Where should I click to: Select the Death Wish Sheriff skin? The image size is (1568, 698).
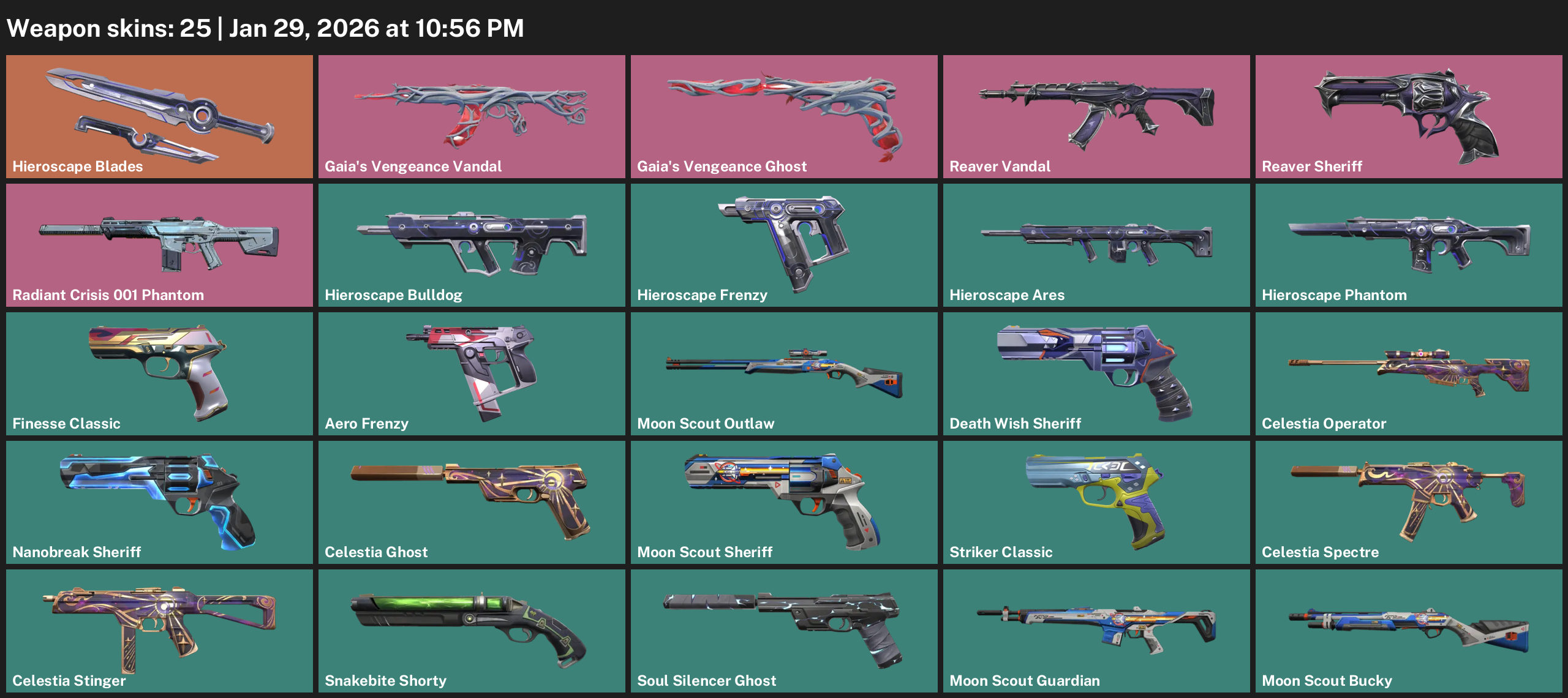(x=1096, y=373)
